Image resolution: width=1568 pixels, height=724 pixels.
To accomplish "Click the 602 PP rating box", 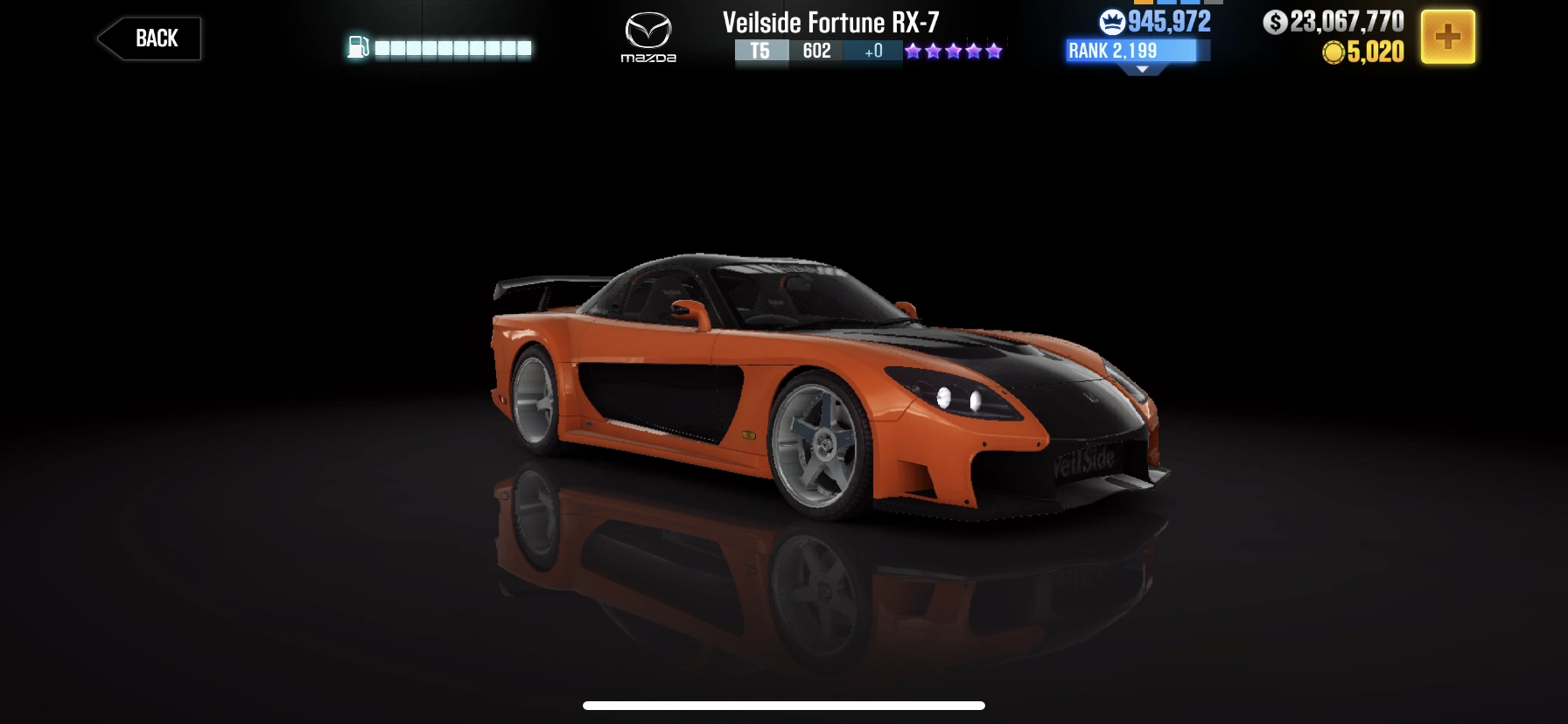I will tap(816, 52).
